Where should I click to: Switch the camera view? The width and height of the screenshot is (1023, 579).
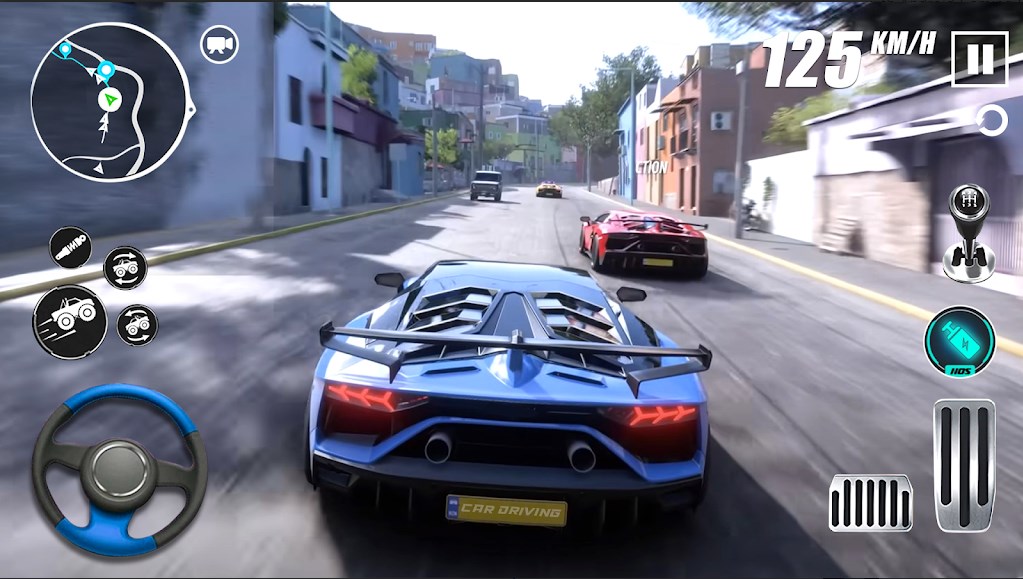219,44
